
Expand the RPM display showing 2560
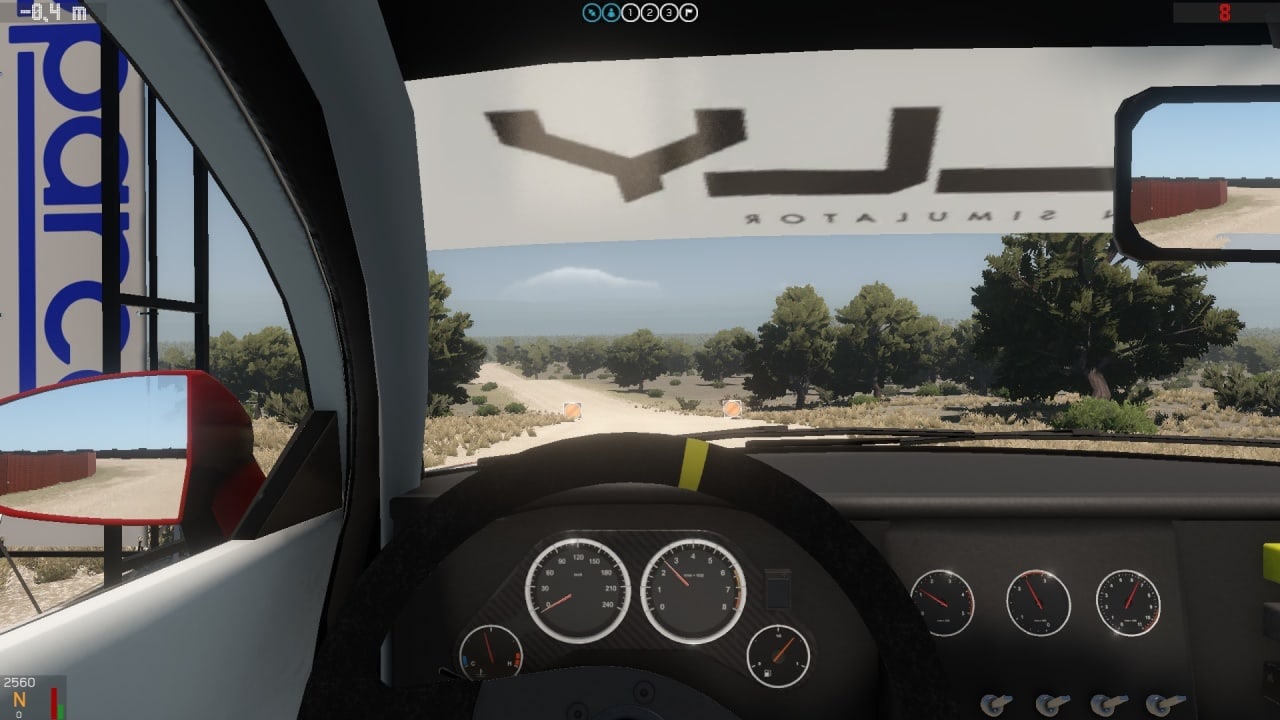18,683
